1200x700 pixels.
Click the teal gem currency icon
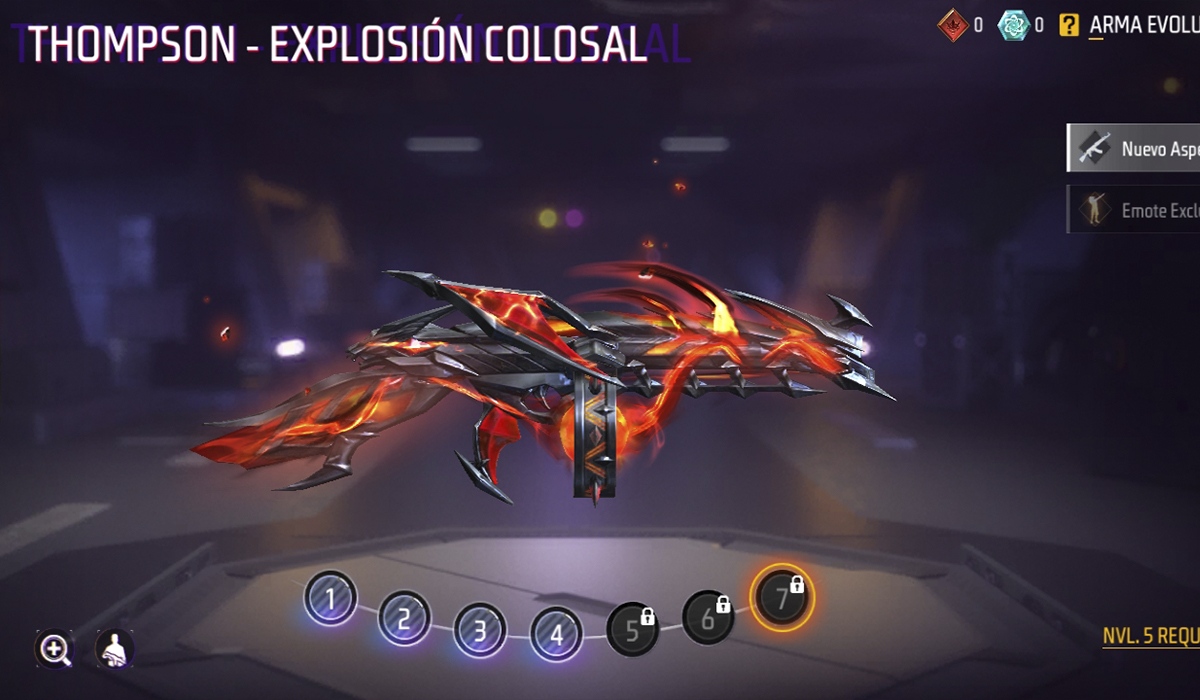(x=1013, y=25)
